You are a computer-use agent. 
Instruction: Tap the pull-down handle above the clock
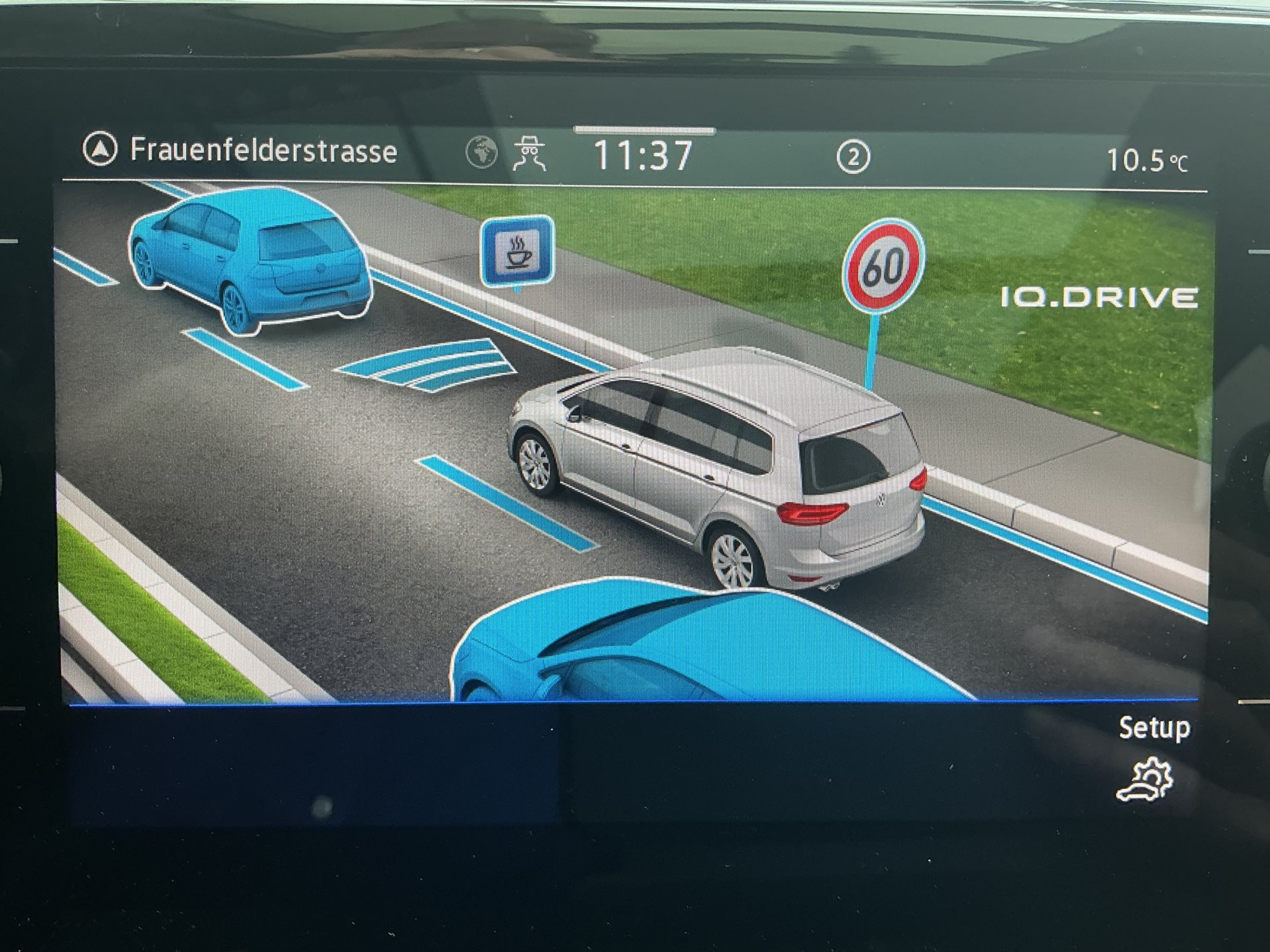644,131
